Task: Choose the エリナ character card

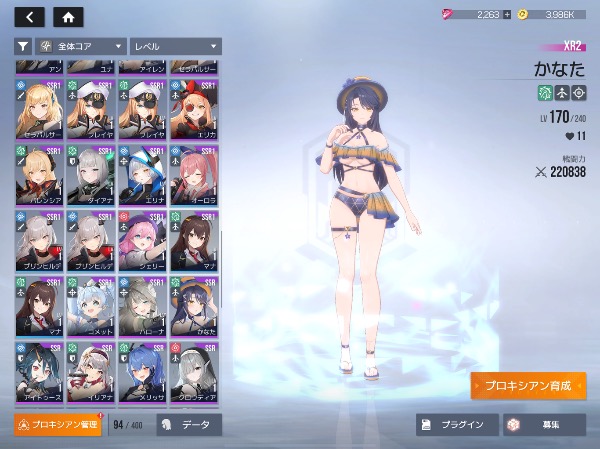Action: tap(143, 175)
